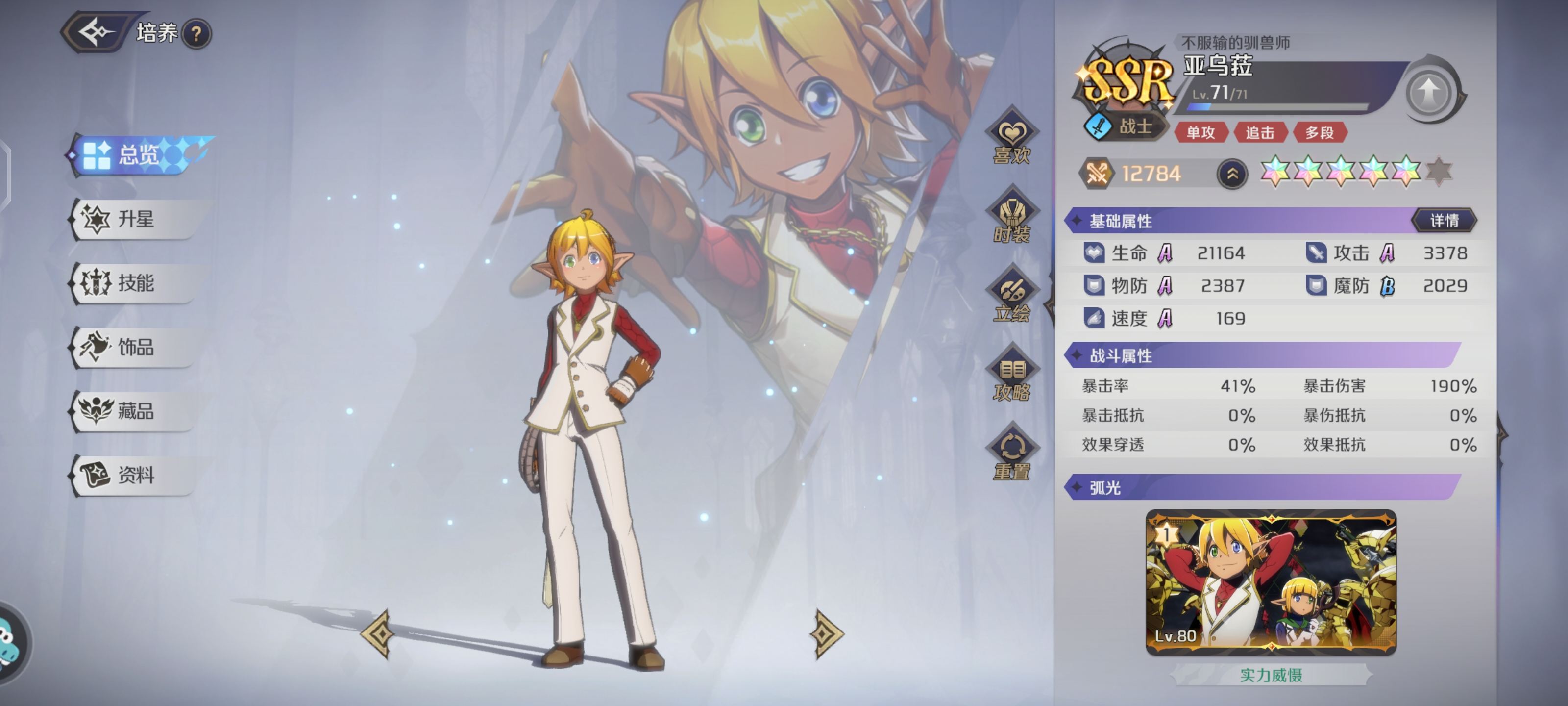This screenshot has width=1568, height=706.
Task: Select the 技能 skills tab
Action: pos(135,283)
